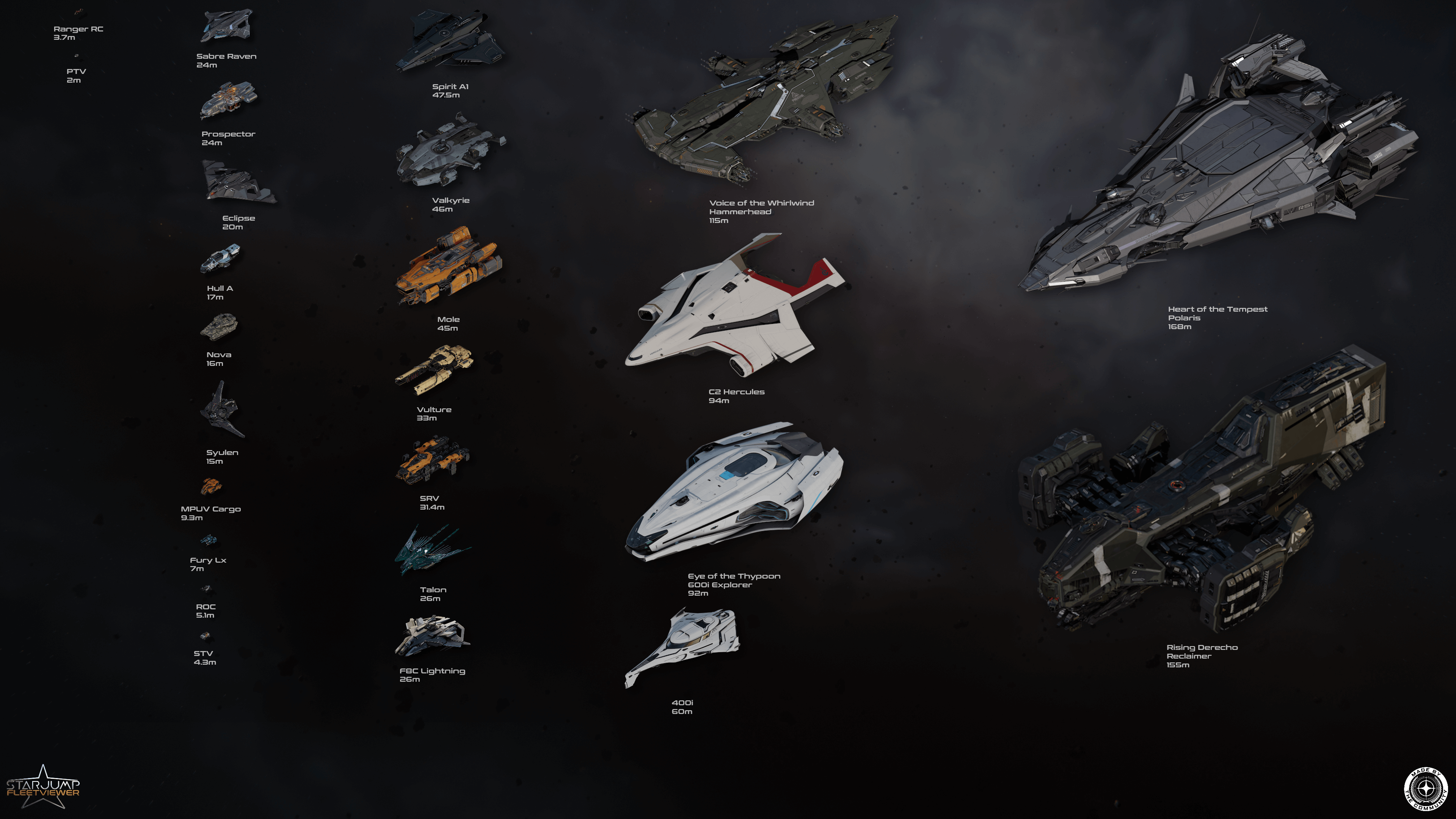The height and width of the screenshot is (819, 1456).
Task: Select the 600i Explorer ship thumbnail
Action: [x=735, y=492]
